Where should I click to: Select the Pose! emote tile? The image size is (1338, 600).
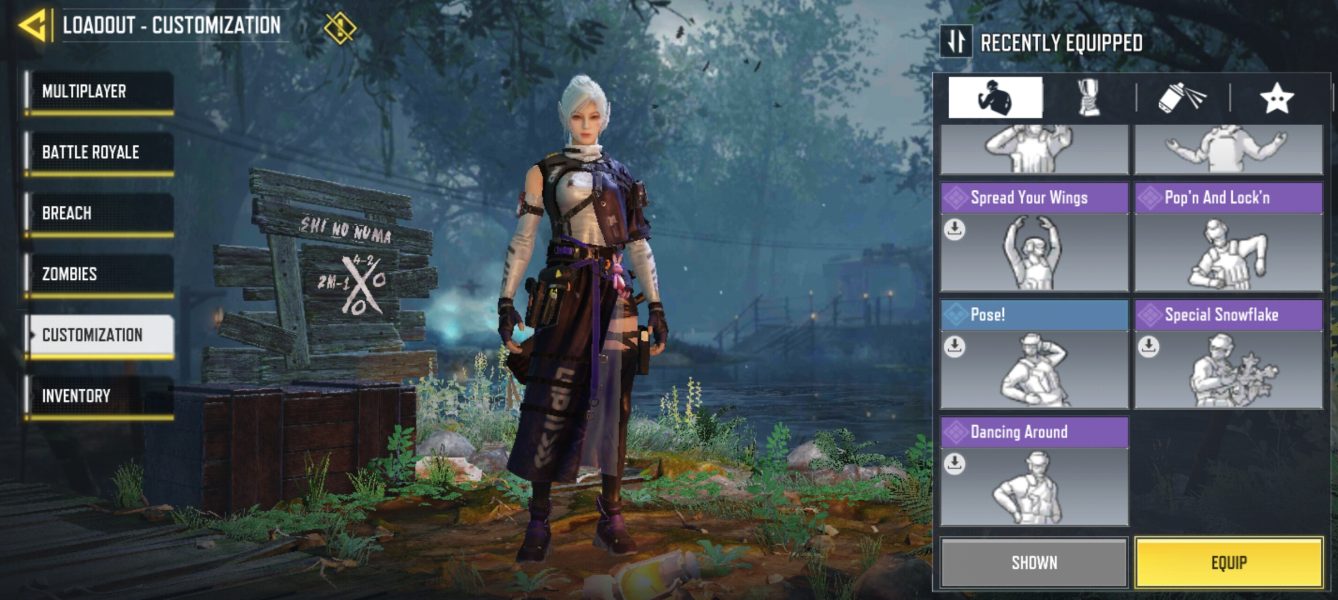(1034, 355)
